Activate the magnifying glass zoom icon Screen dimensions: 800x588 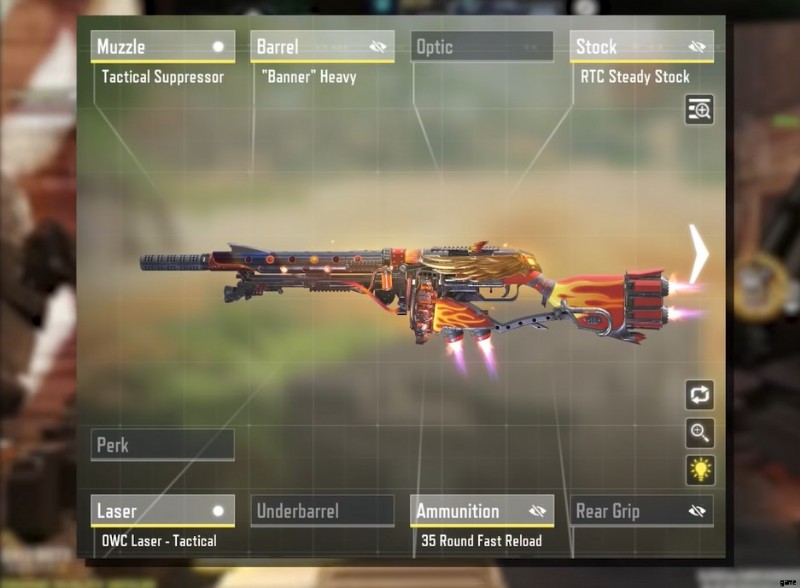click(699, 433)
